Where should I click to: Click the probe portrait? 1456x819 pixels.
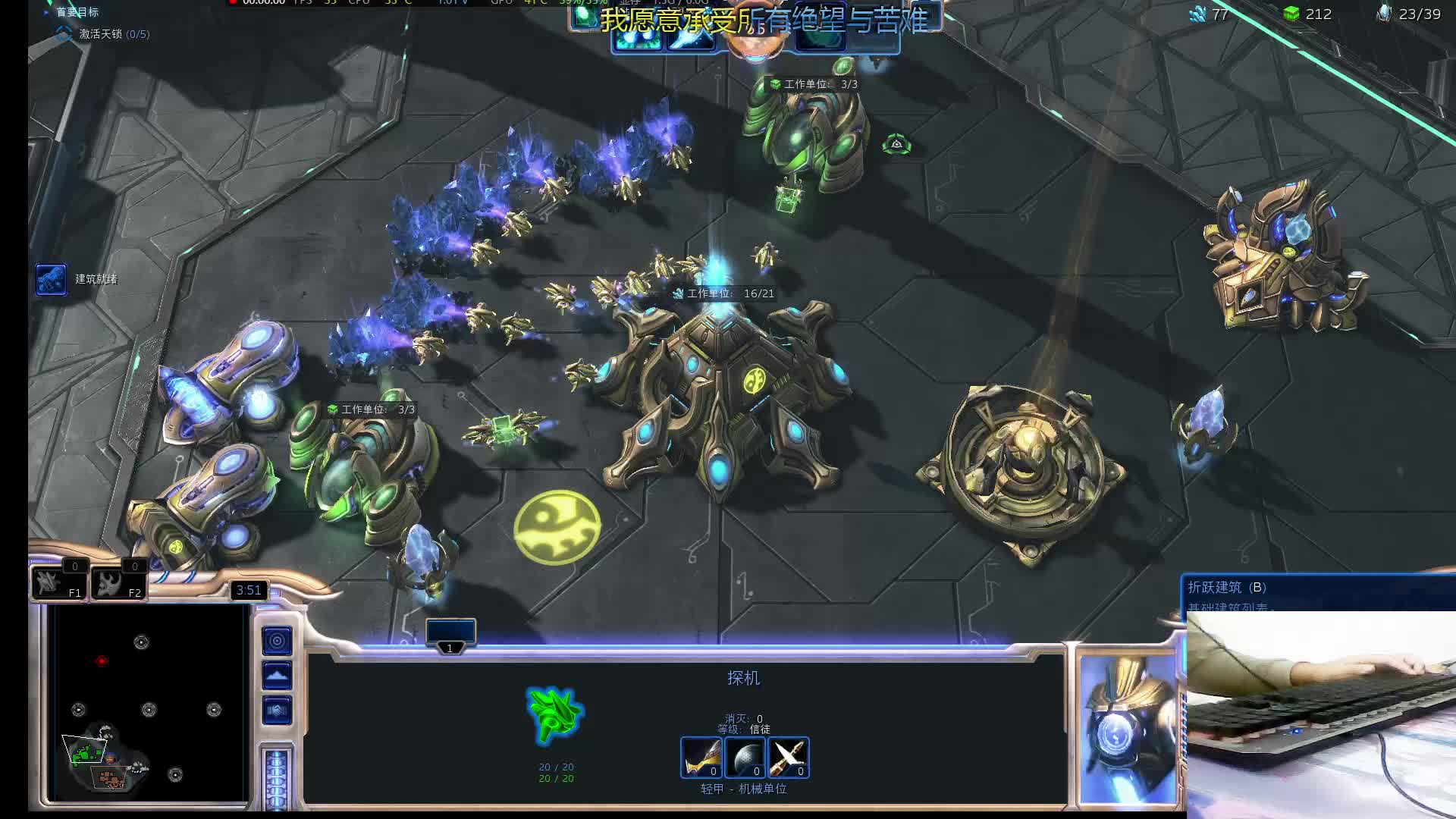tap(1127, 728)
